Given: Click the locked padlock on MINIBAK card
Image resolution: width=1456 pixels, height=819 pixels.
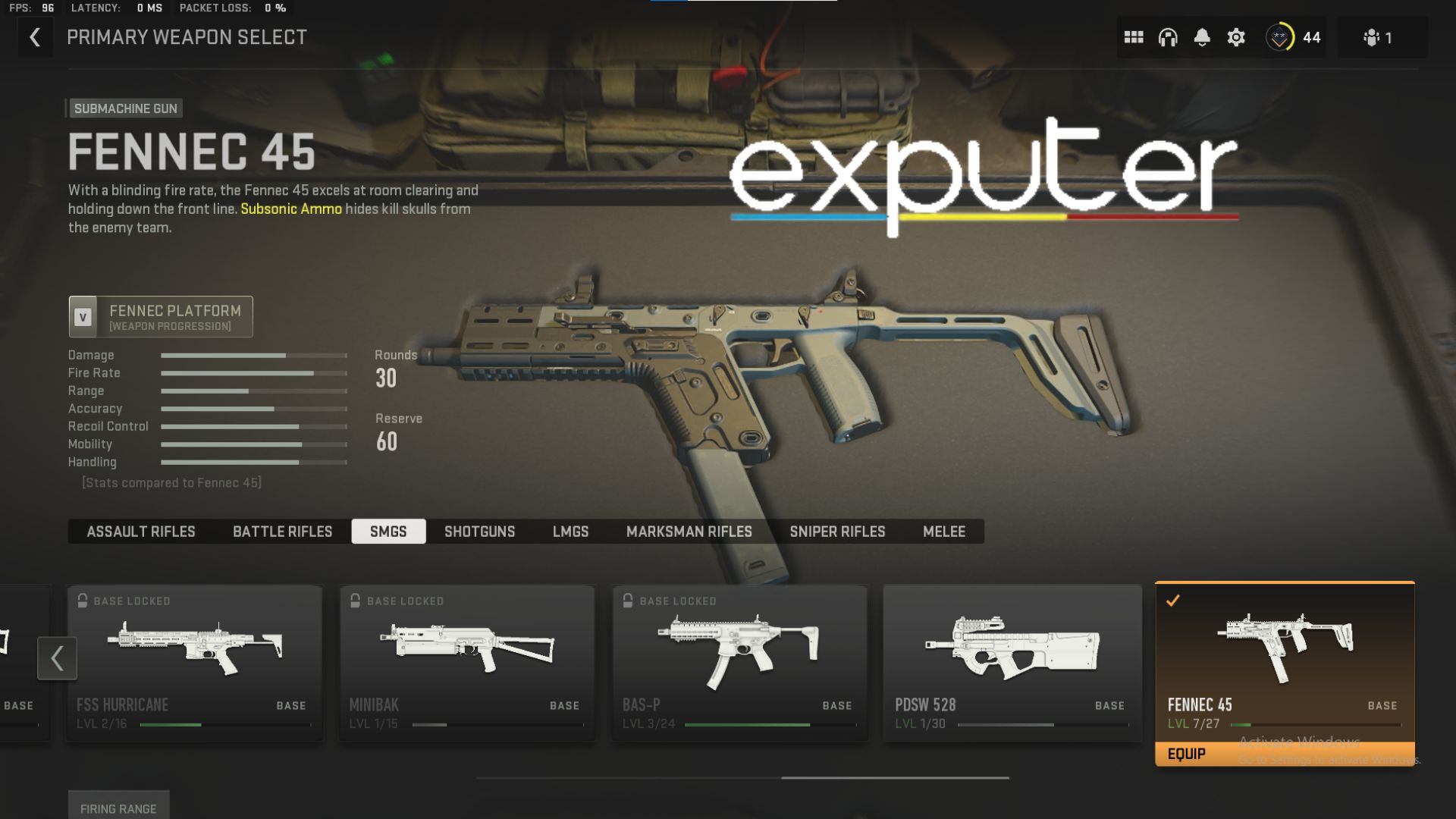Looking at the screenshot, I should point(355,600).
